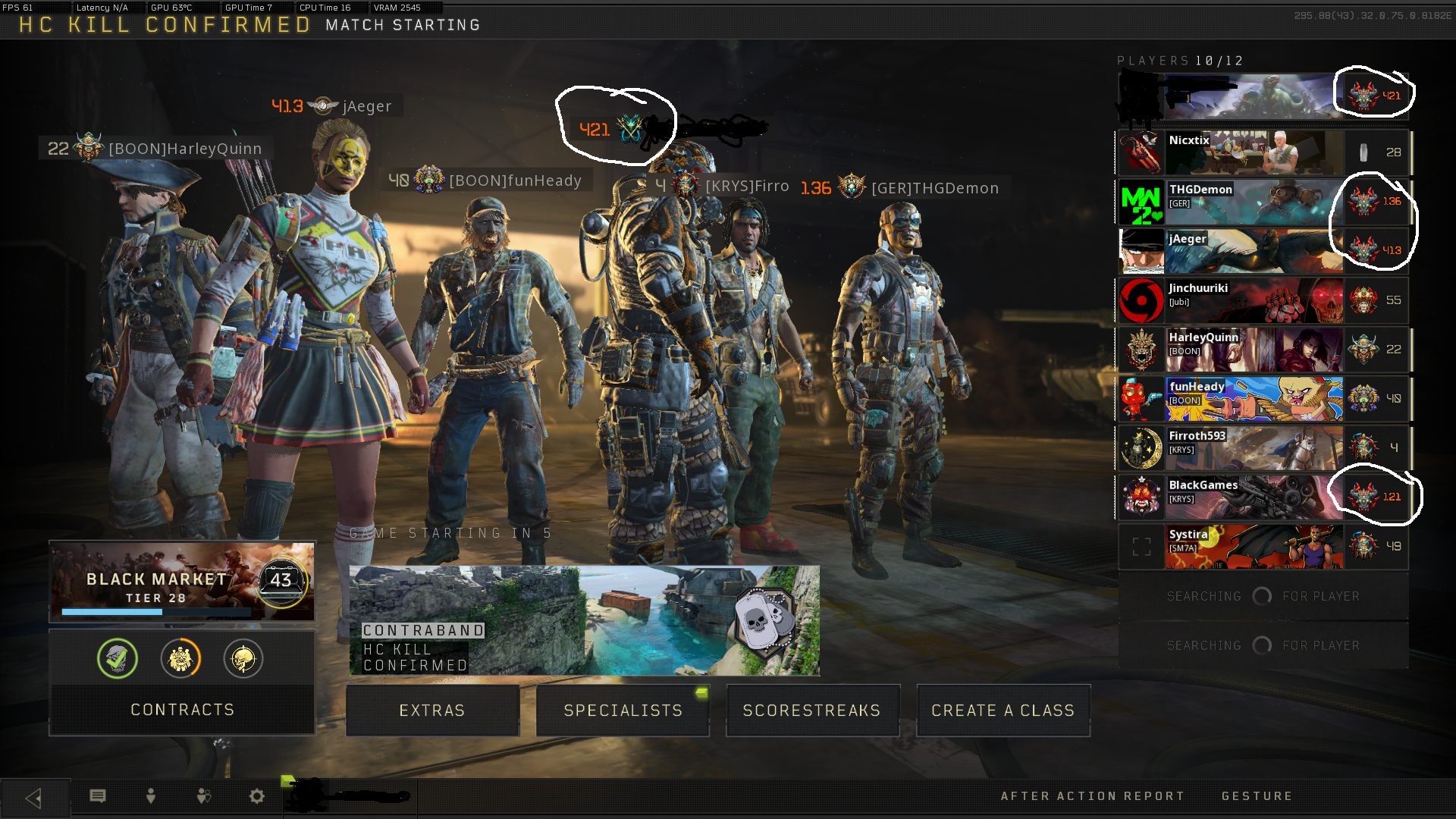This screenshot has height=819, width=1456.
Task: Open the Extras menu
Action: pos(432,711)
